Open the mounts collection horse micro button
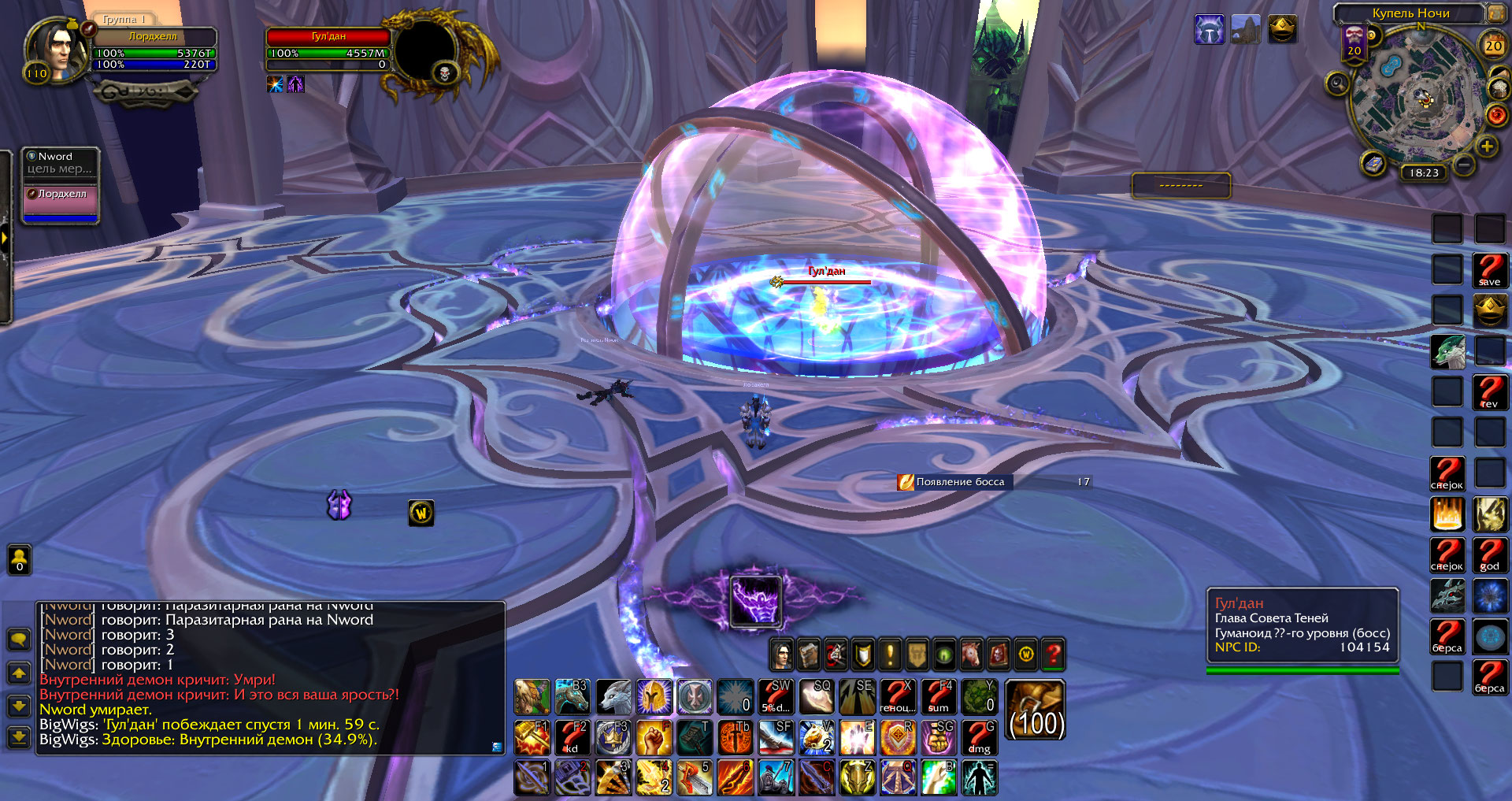 tap(971, 654)
